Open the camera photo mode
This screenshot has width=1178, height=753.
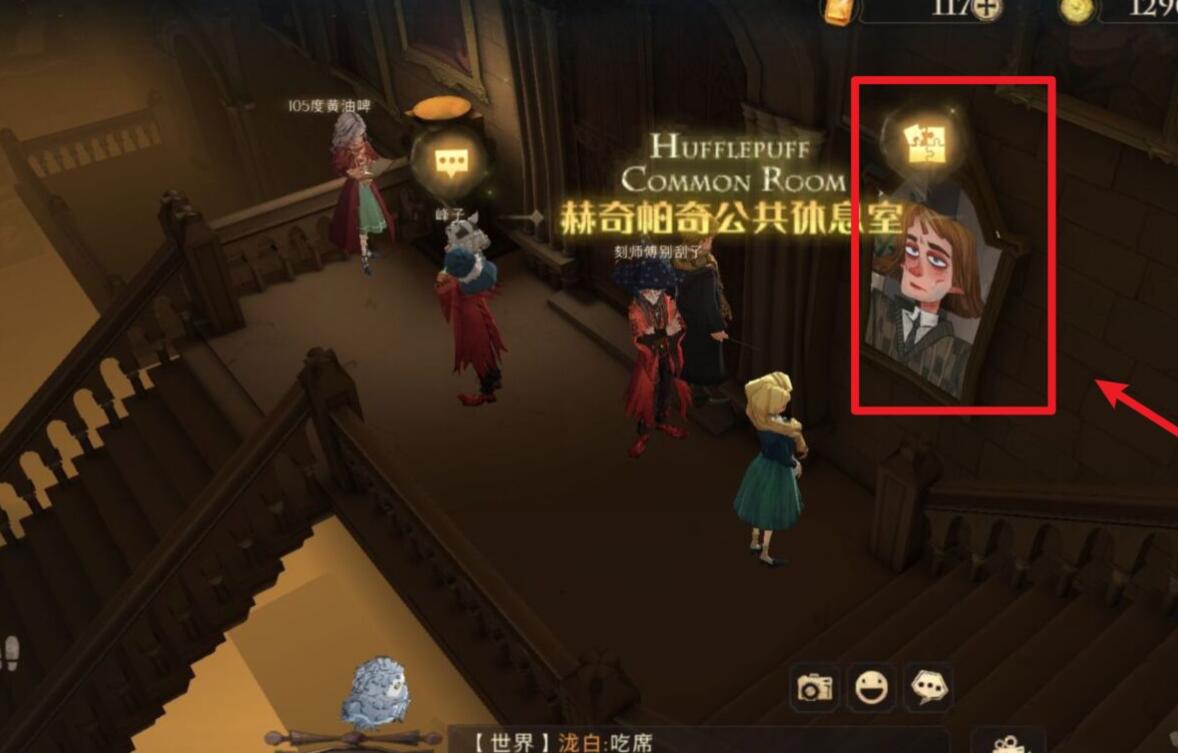point(815,687)
